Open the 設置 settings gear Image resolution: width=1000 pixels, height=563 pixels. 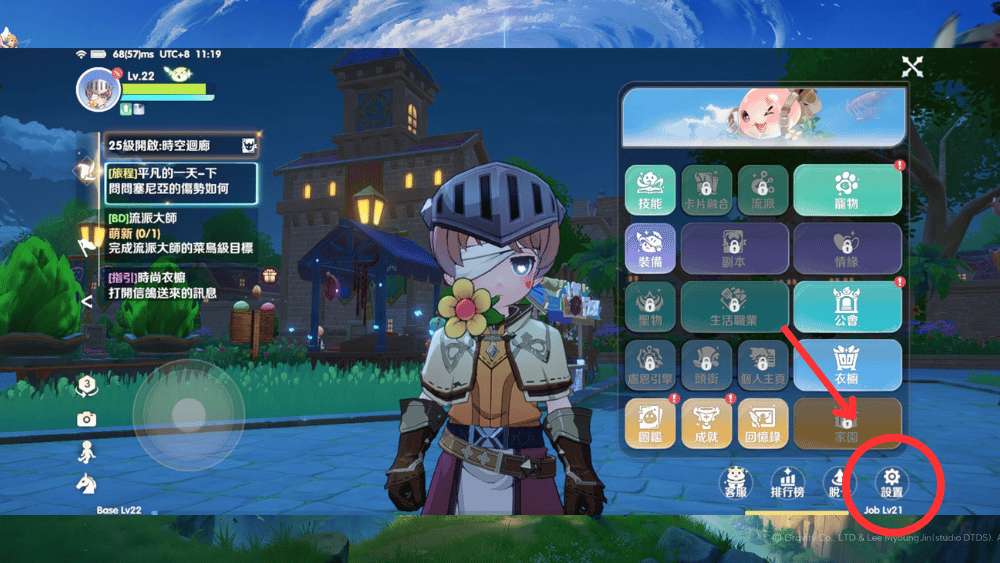pyautogui.click(x=891, y=483)
